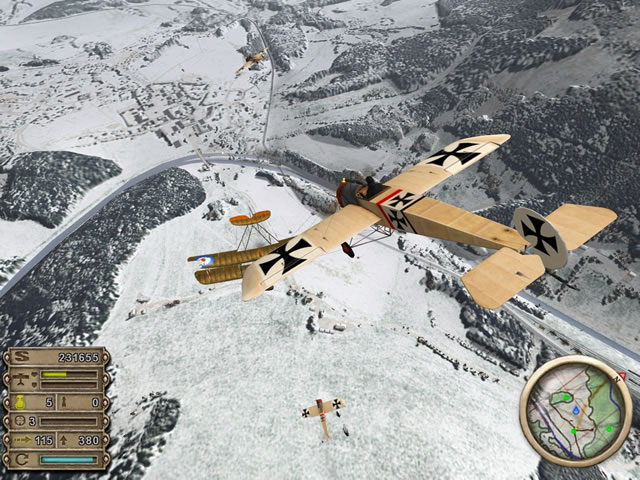640x480 pixels.
Task: Select the yellow bomb icon
Action: click(x=21, y=402)
